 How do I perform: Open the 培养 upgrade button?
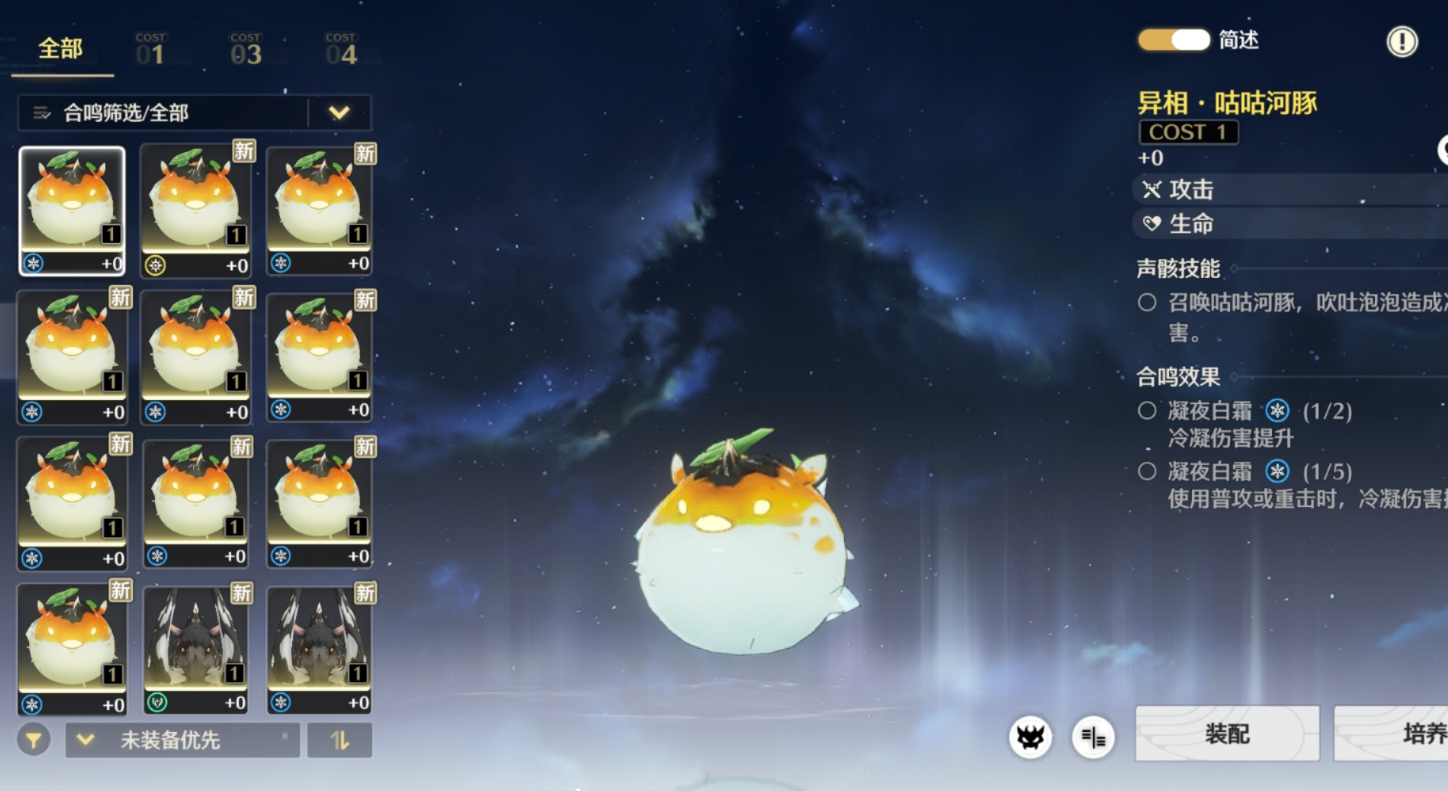coord(1400,734)
